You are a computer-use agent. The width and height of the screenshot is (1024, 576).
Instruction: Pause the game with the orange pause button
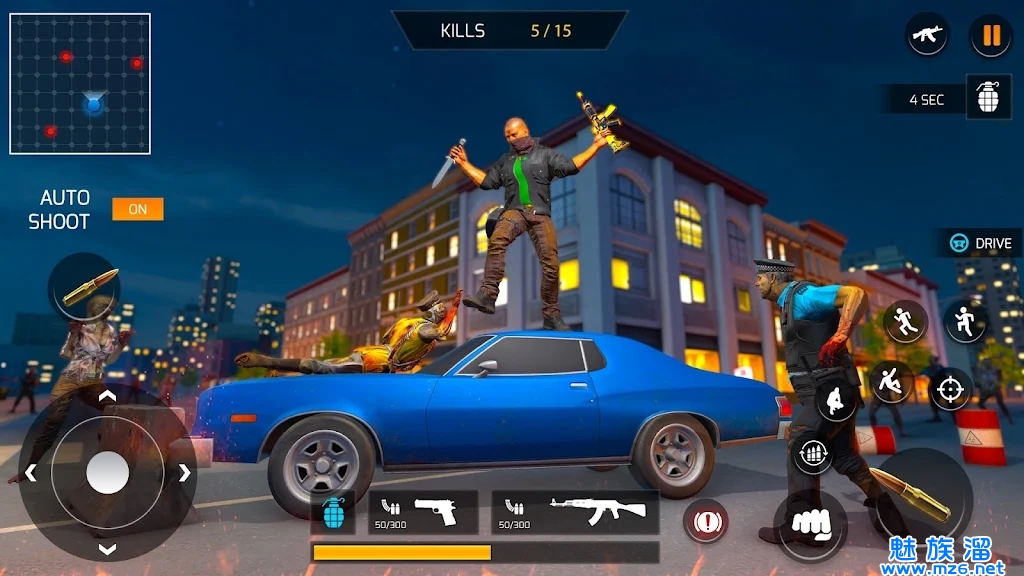(991, 36)
